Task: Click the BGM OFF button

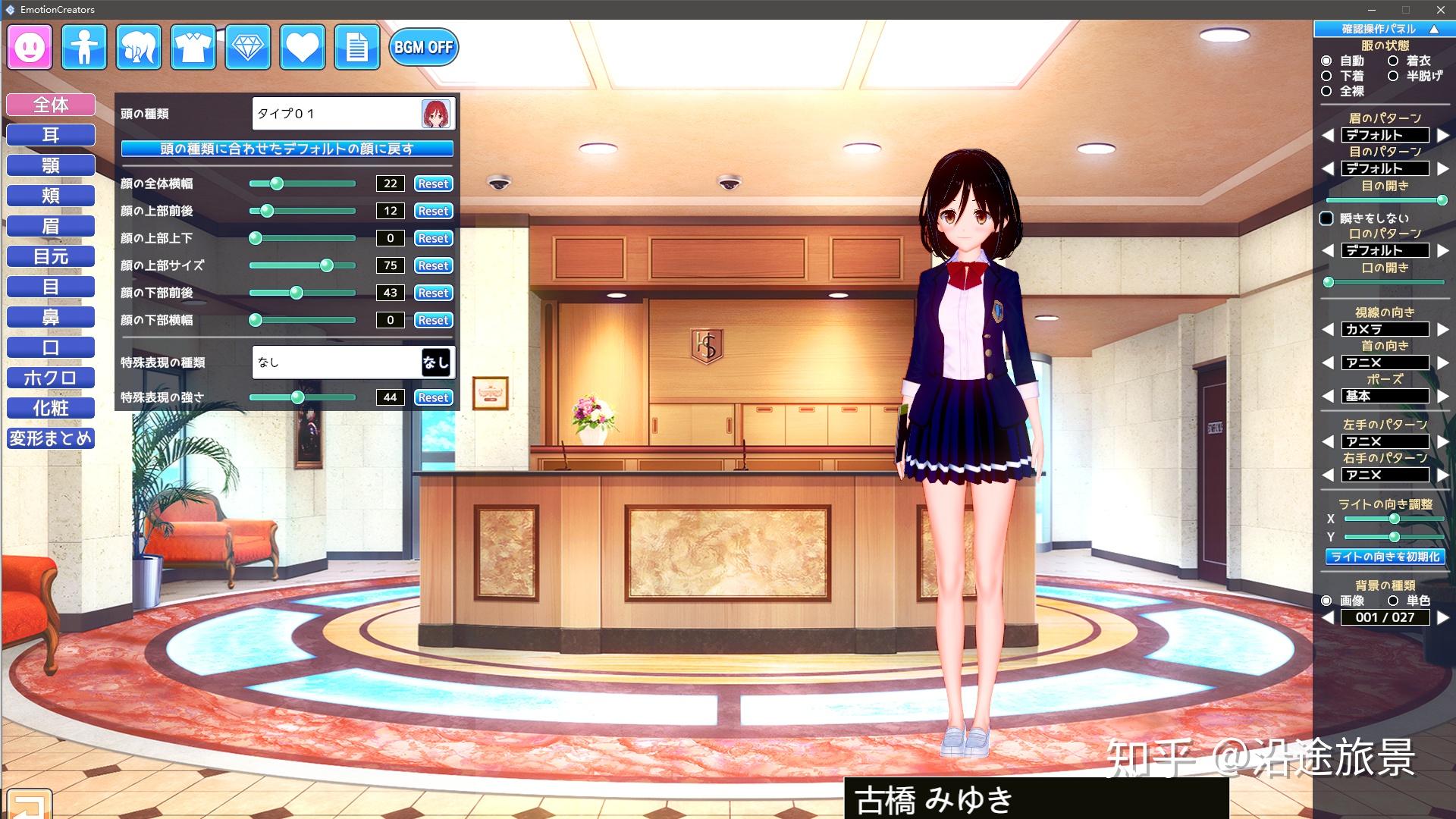Action: click(422, 47)
